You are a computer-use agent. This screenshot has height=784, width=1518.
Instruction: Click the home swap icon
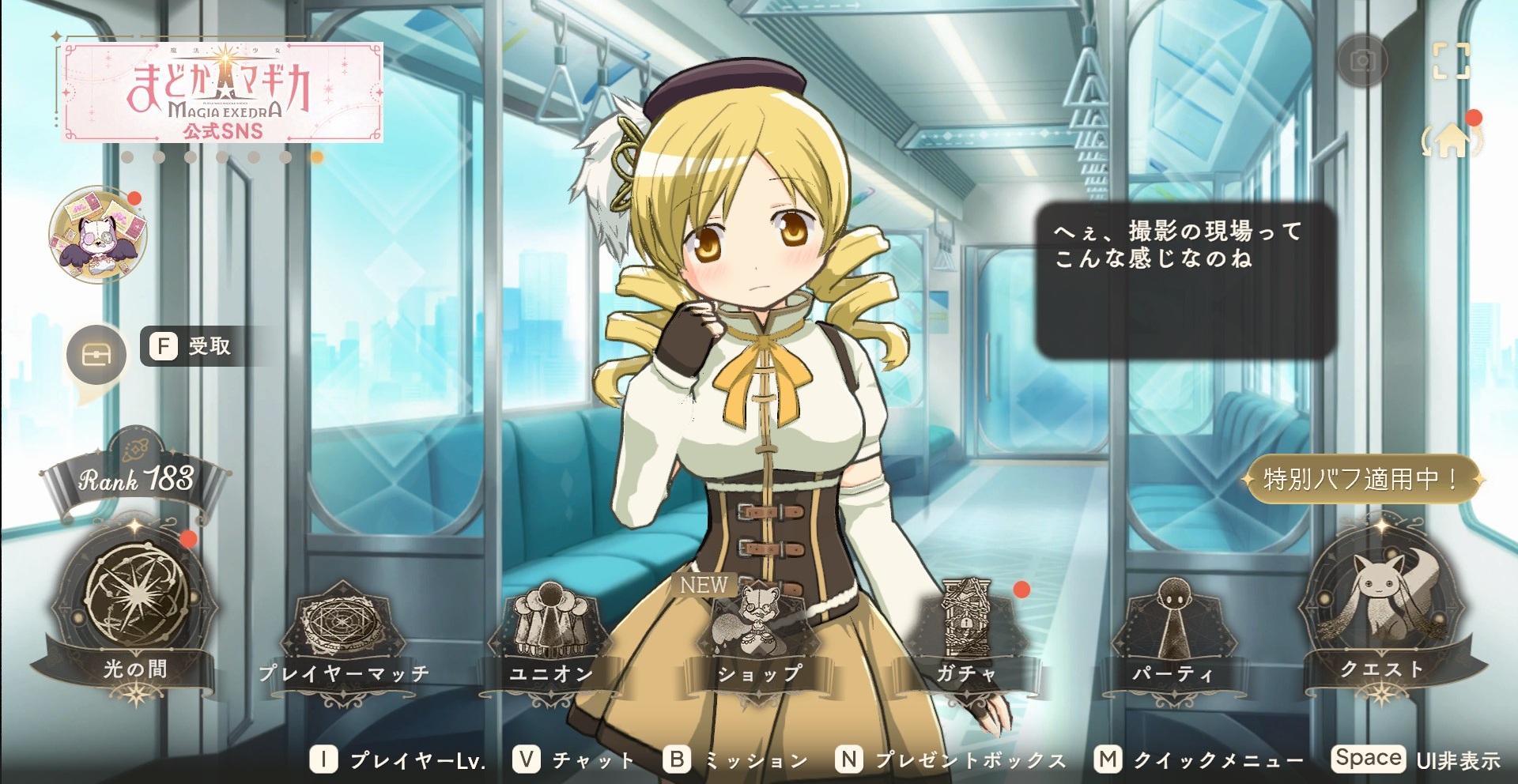click(1452, 141)
